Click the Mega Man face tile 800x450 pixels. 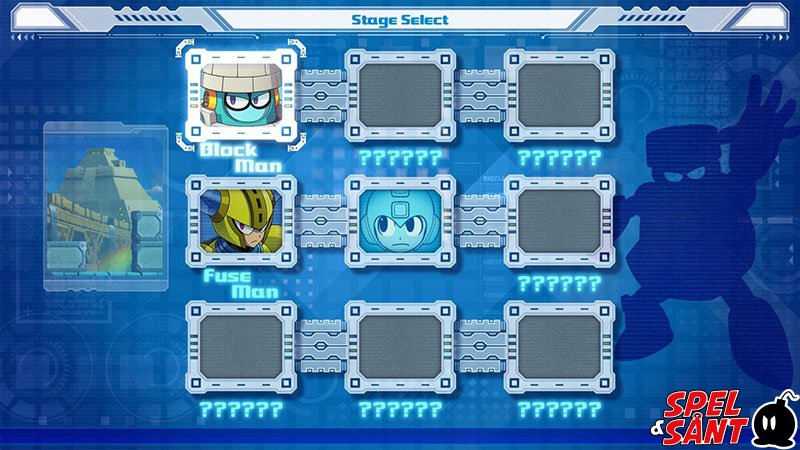tap(400, 220)
